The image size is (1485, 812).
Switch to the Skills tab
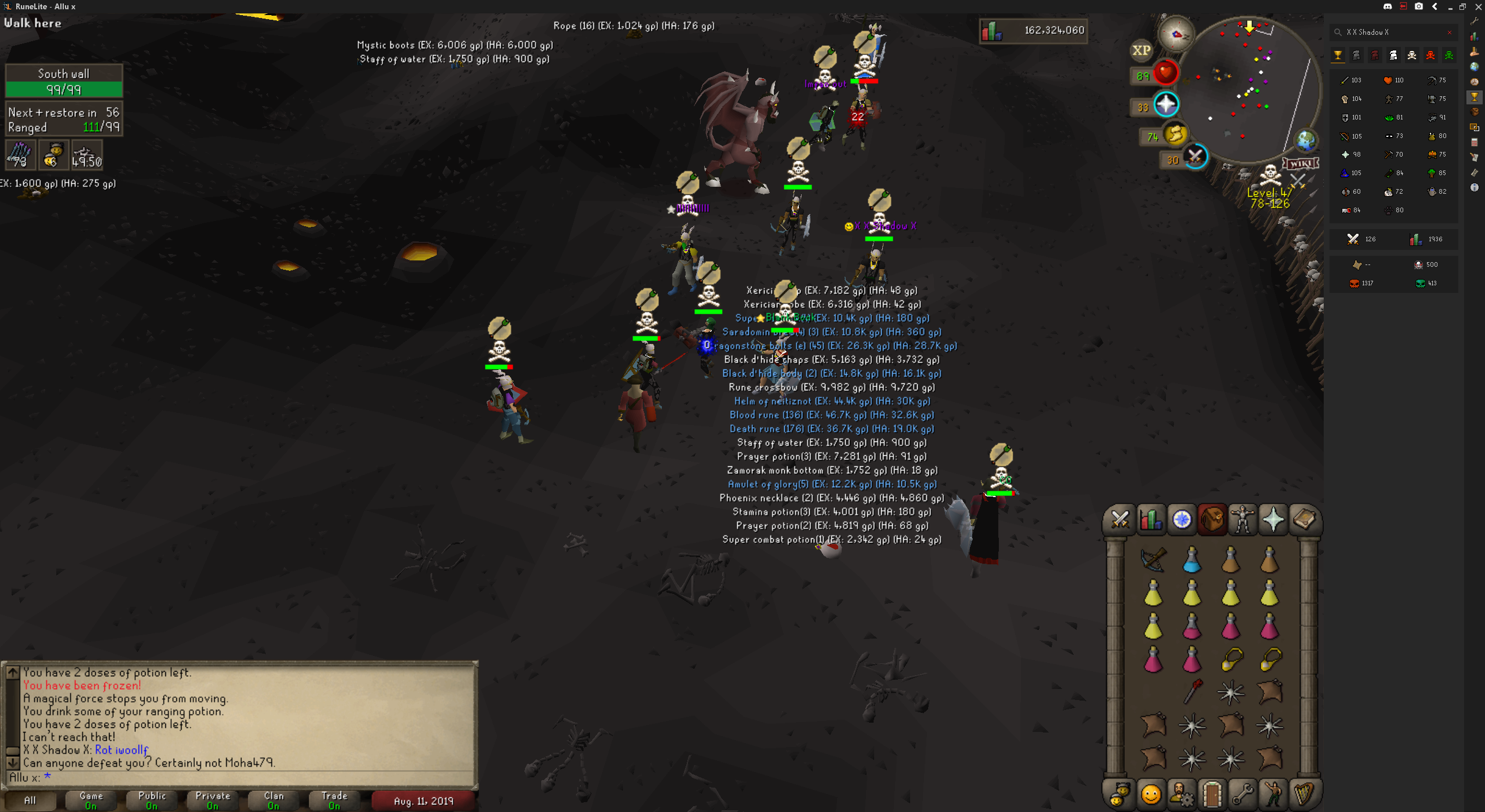point(1151,519)
